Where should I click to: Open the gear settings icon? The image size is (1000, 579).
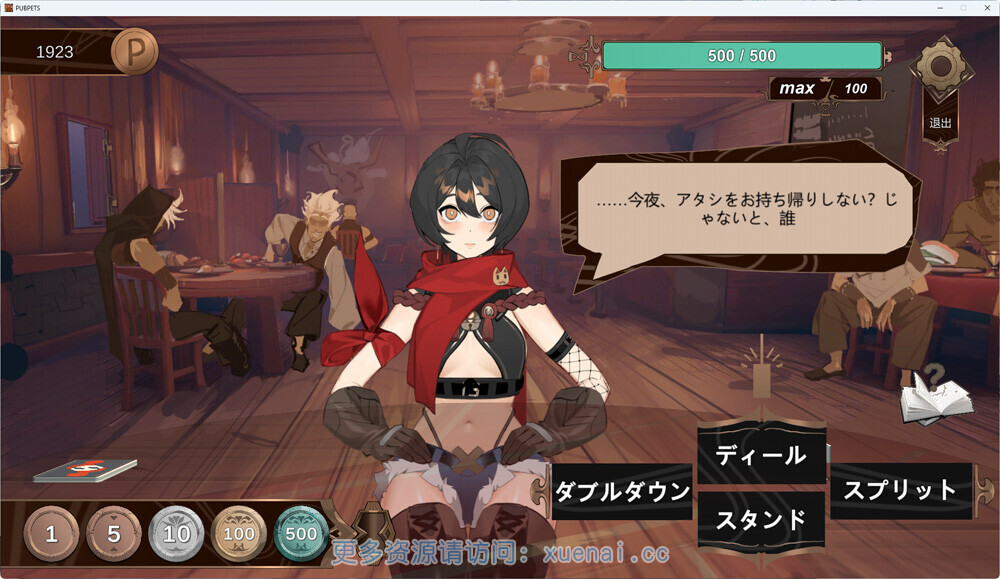(x=940, y=67)
